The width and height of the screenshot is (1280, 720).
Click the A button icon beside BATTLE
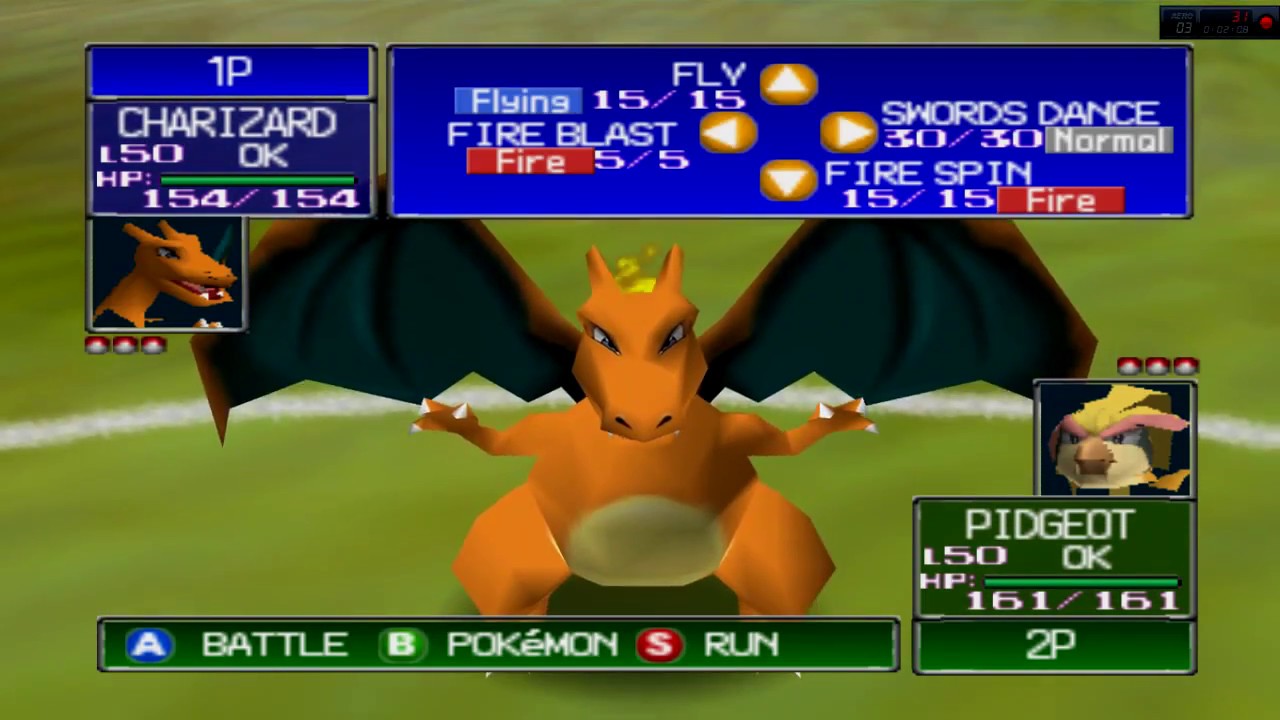(x=149, y=645)
